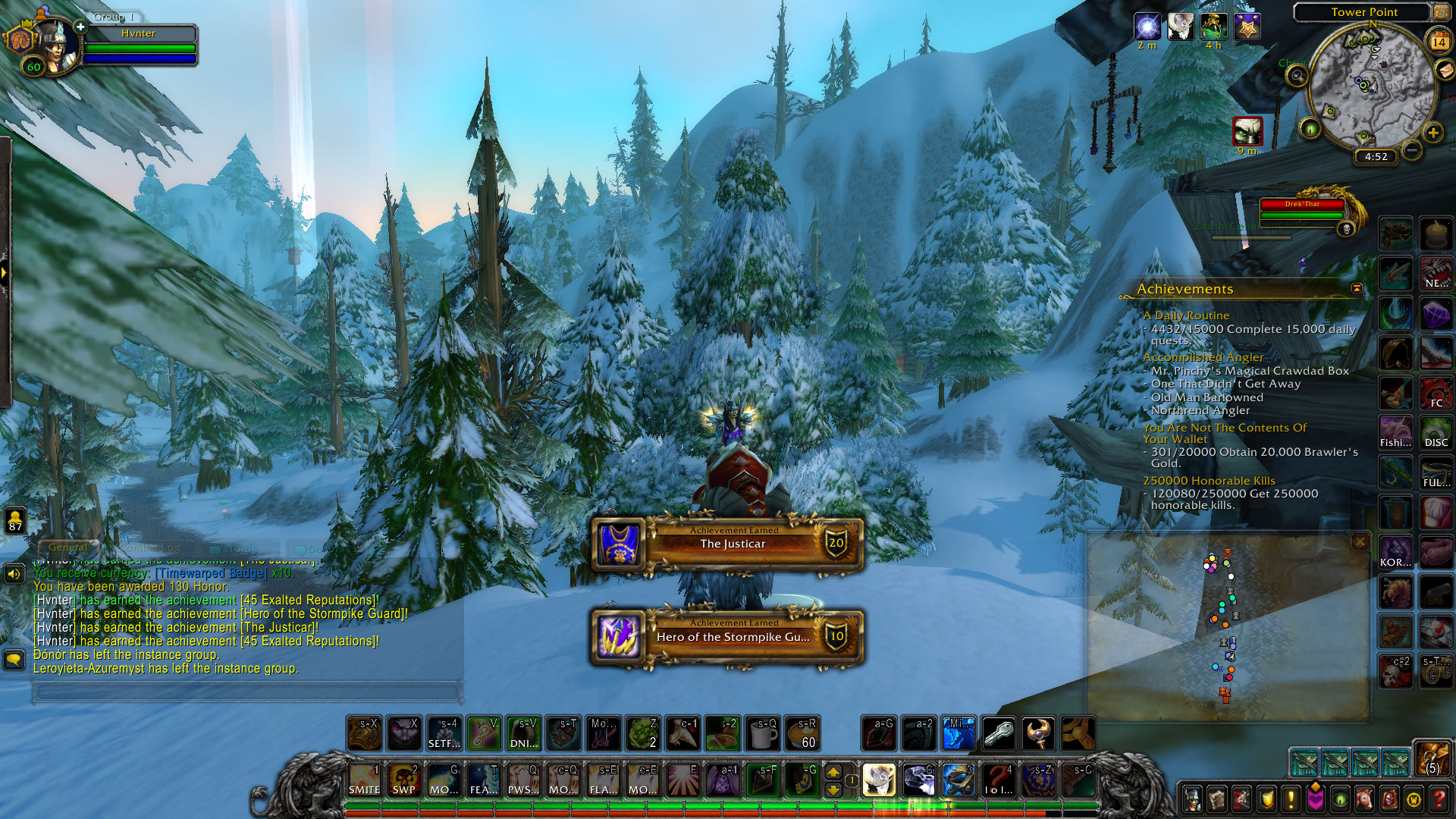Click the minimap zoom-in plus button
Viewport: 1456px width, 819px height.
pyautogui.click(x=1432, y=133)
